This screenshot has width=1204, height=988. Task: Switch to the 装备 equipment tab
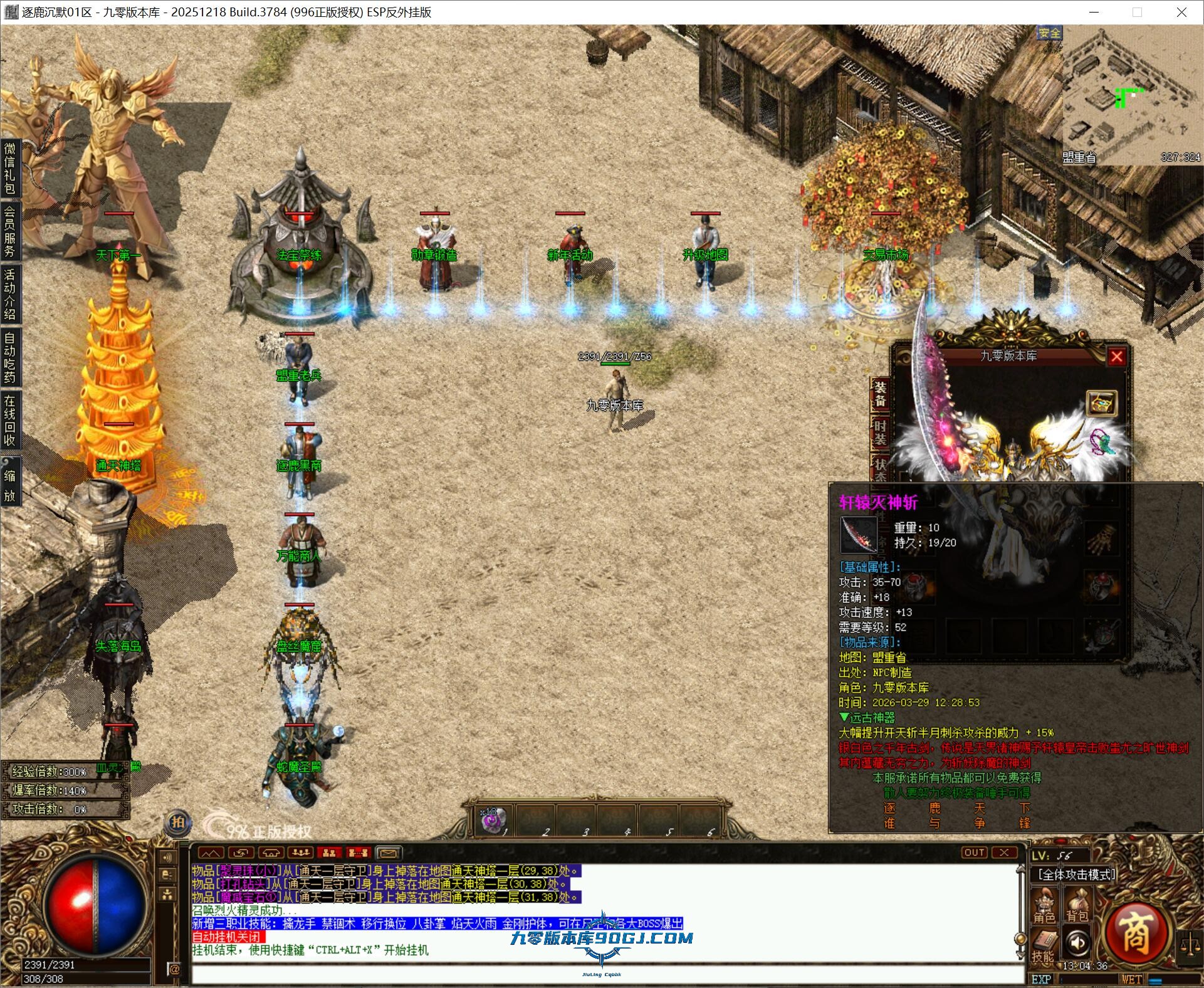(881, 394)
